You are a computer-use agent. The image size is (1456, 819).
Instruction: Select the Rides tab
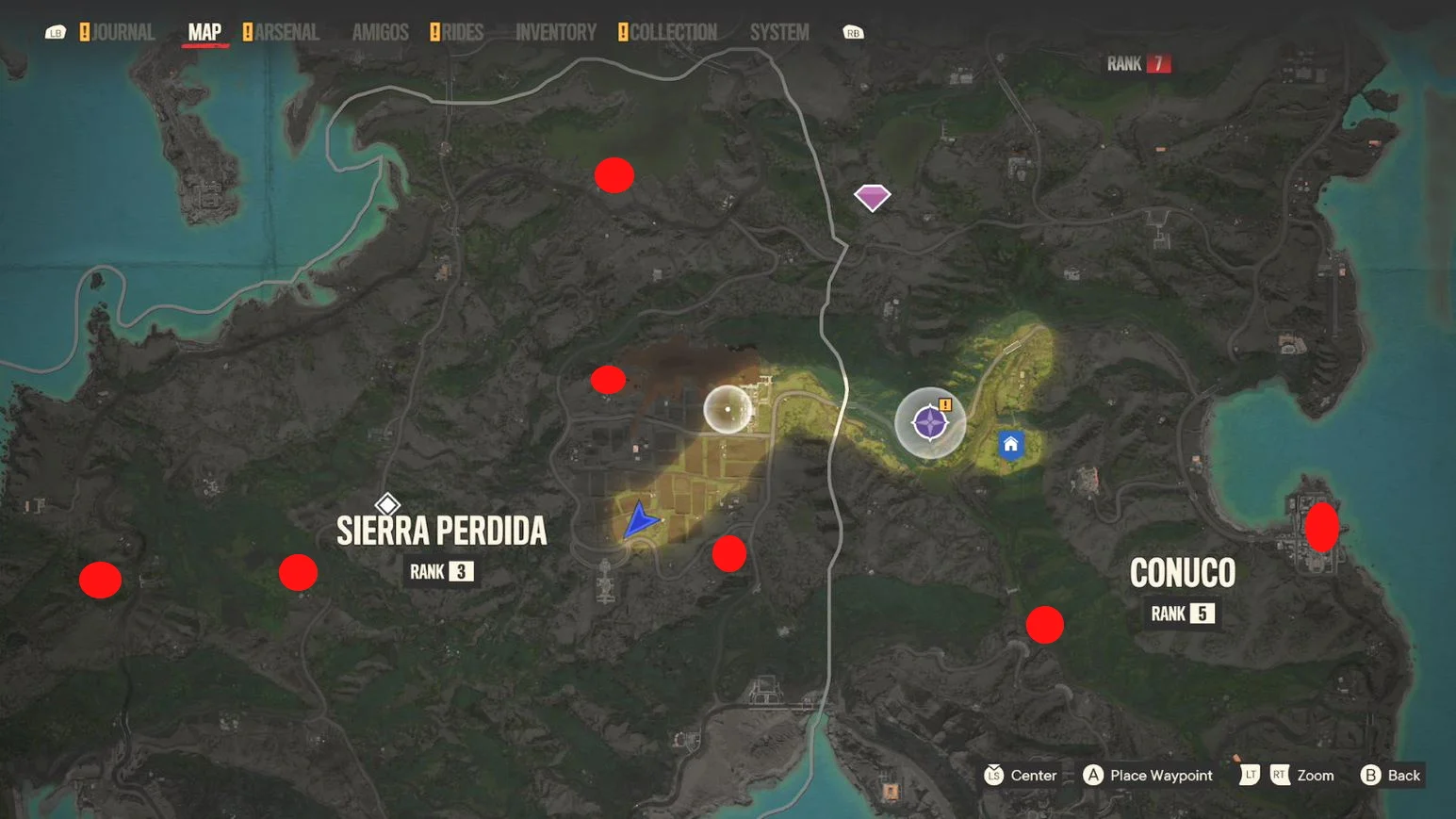461,31
